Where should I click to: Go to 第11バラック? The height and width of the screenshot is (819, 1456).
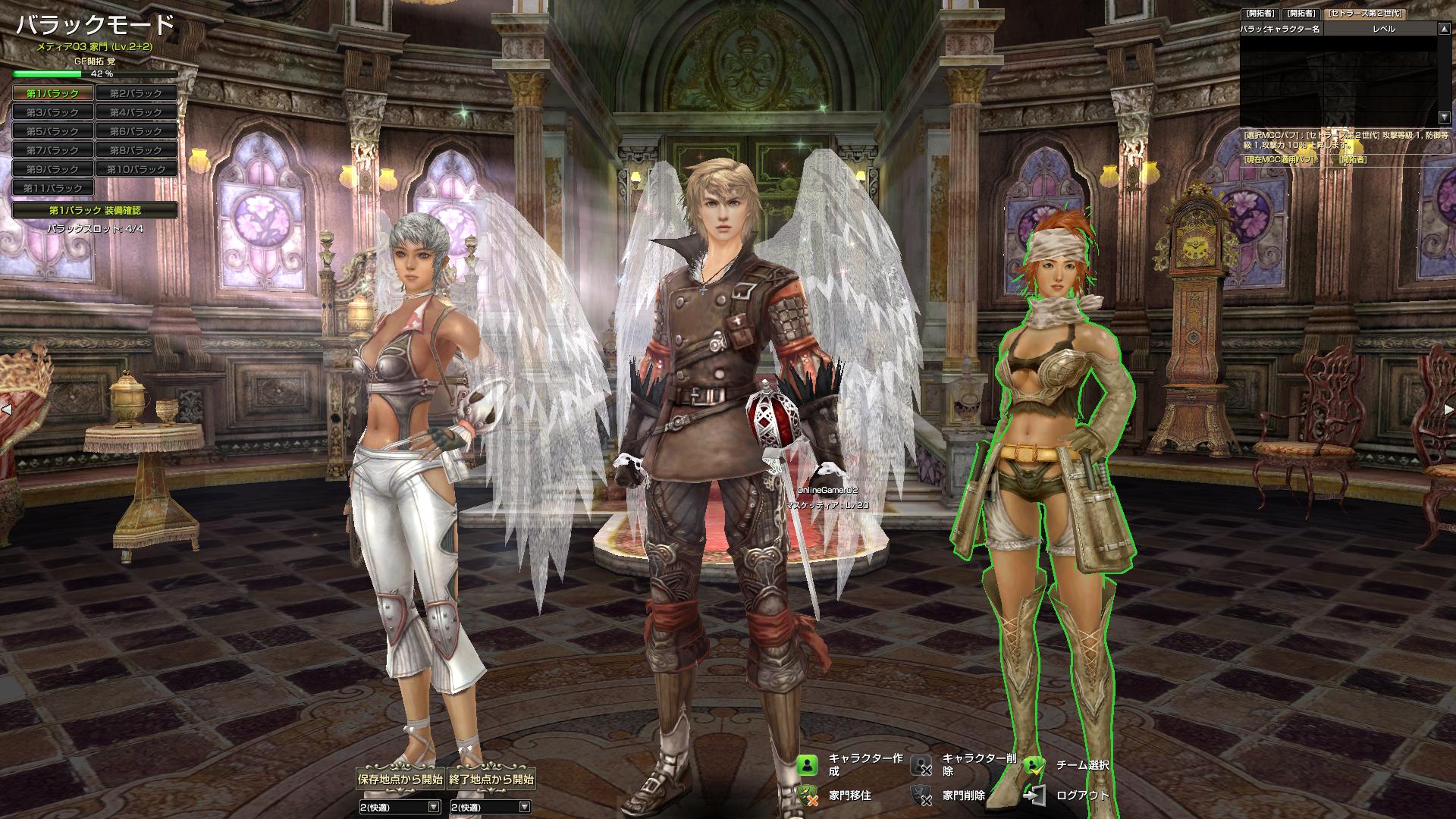(53, 188)
